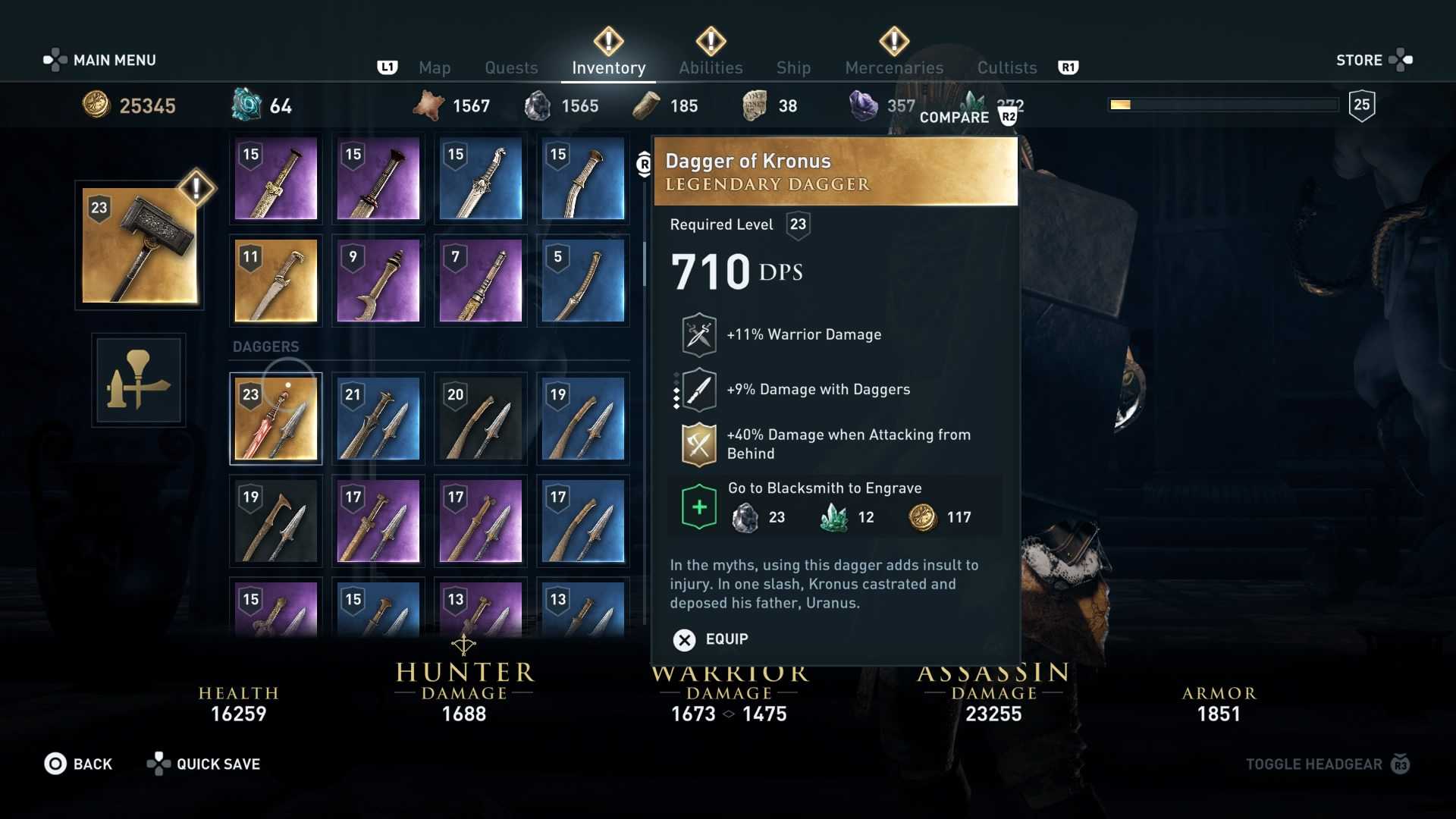Open the Quests tab
Viewport: 1456px width, 819px height.
click(511, 67)
